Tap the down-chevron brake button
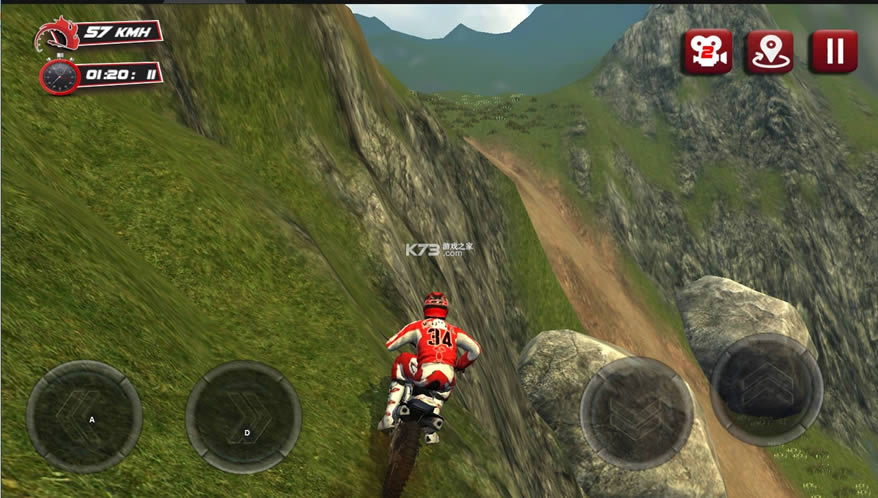Screen dimensions: 878x498 click(x=637, y=412)
